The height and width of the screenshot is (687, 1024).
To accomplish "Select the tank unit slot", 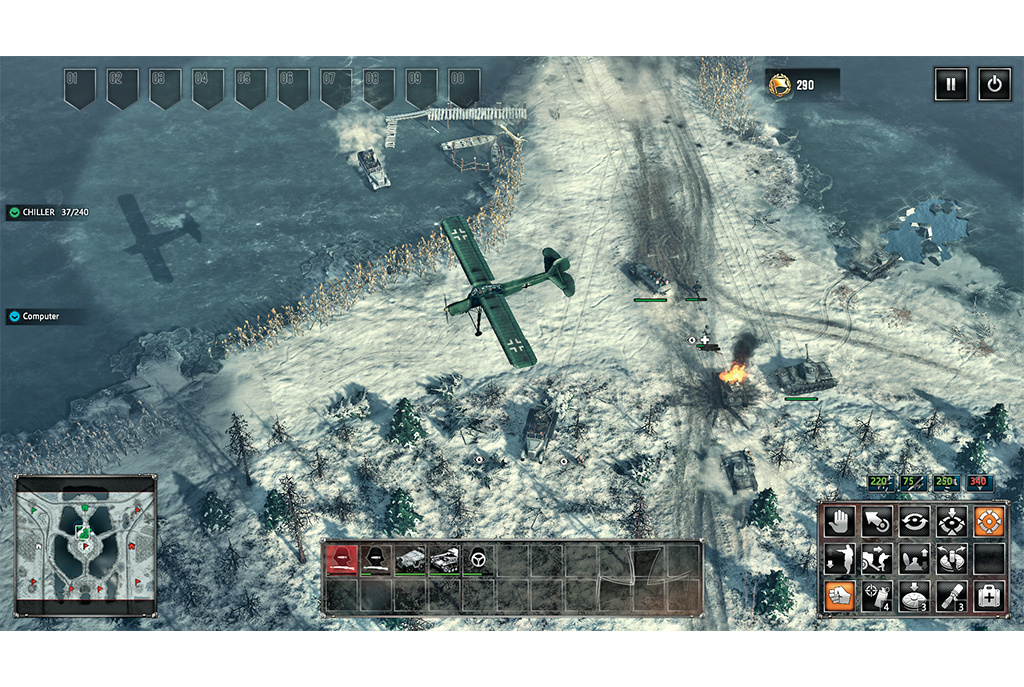I will tap(444, 559).
